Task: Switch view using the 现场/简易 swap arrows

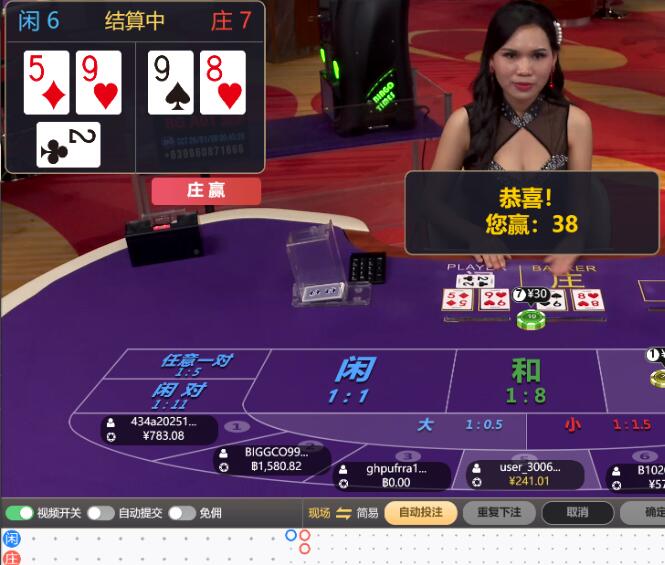Action: 343,513
